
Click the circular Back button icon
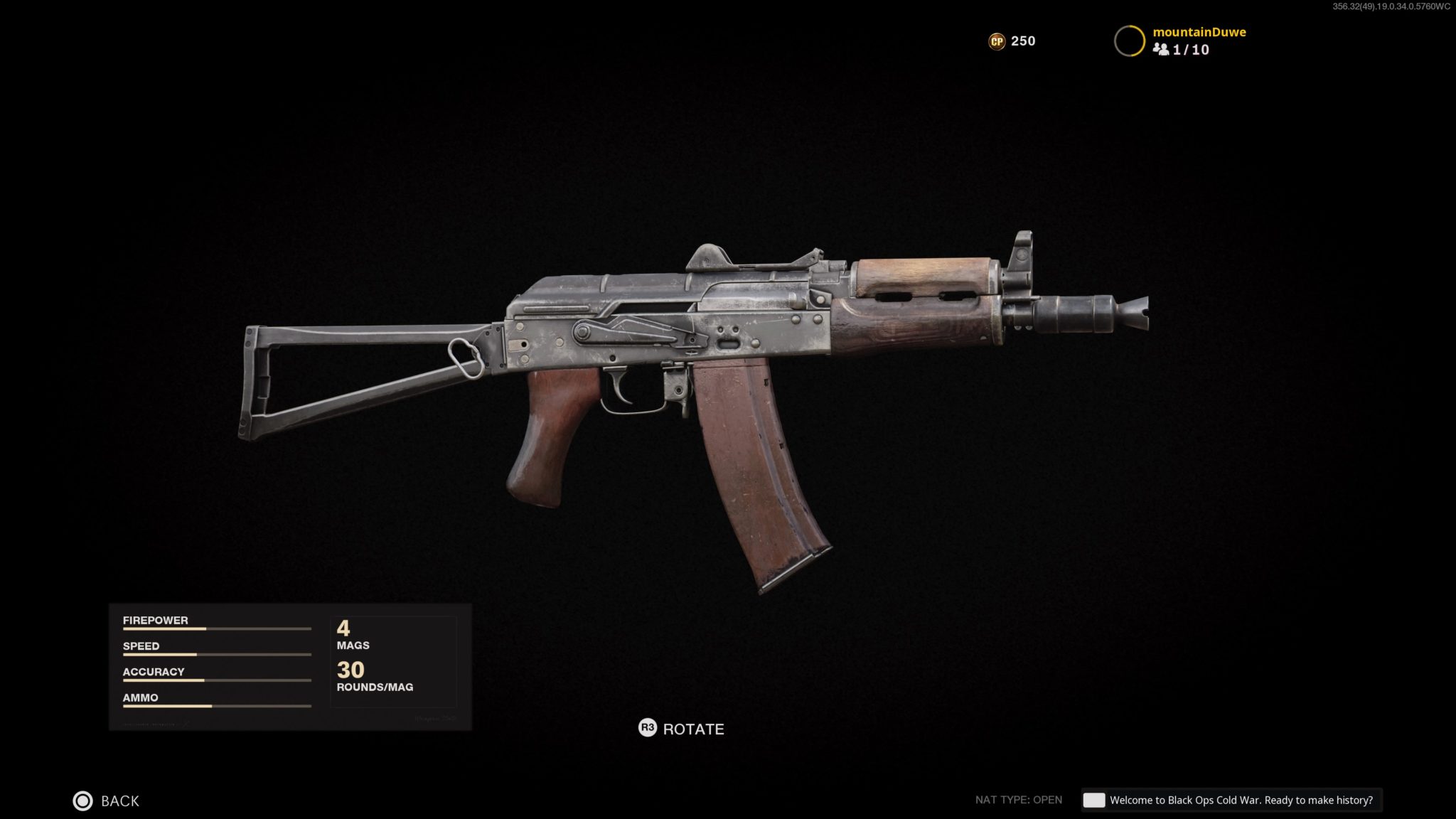(82, 801)
